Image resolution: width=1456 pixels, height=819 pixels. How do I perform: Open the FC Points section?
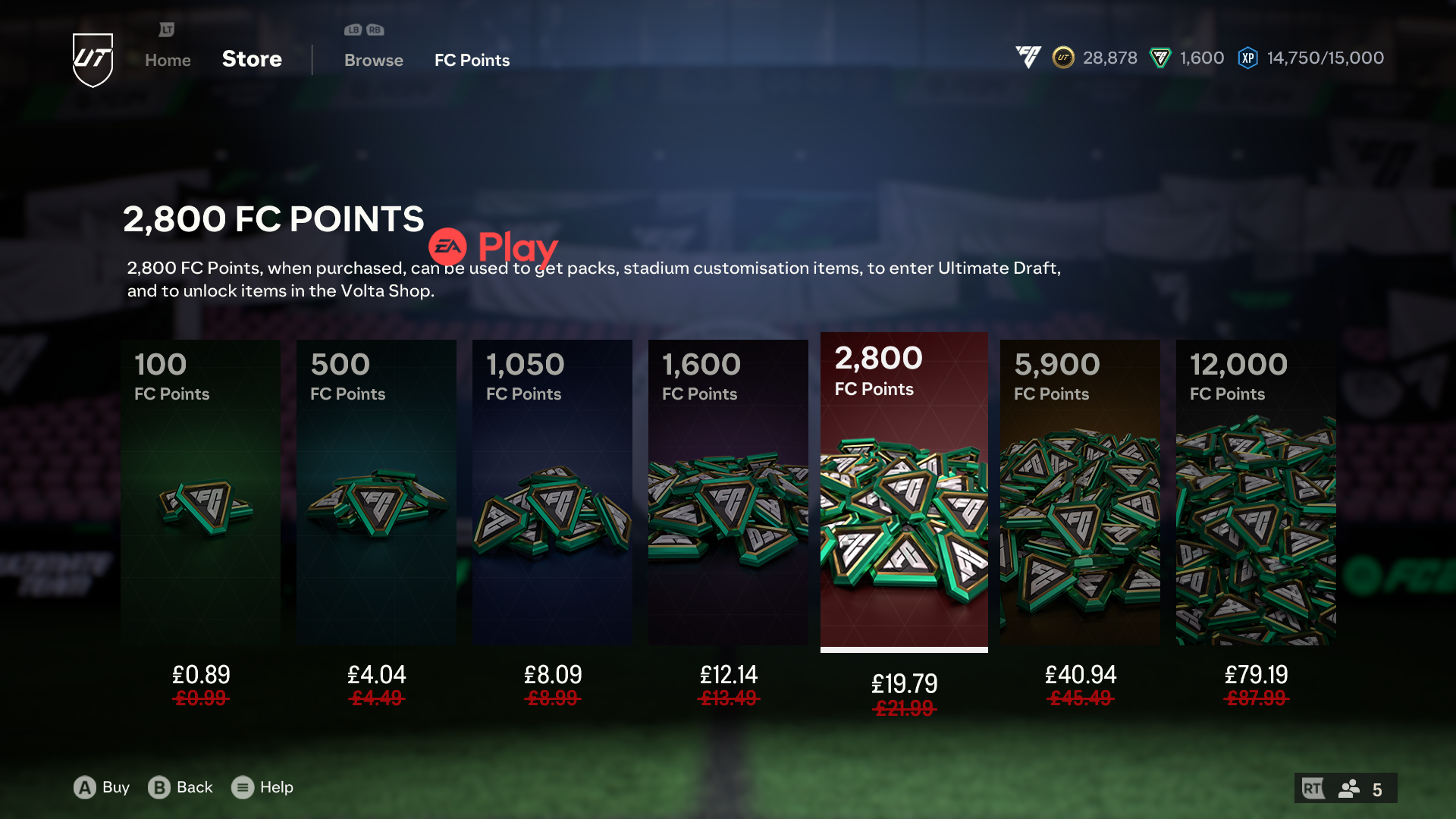[472, 60]
